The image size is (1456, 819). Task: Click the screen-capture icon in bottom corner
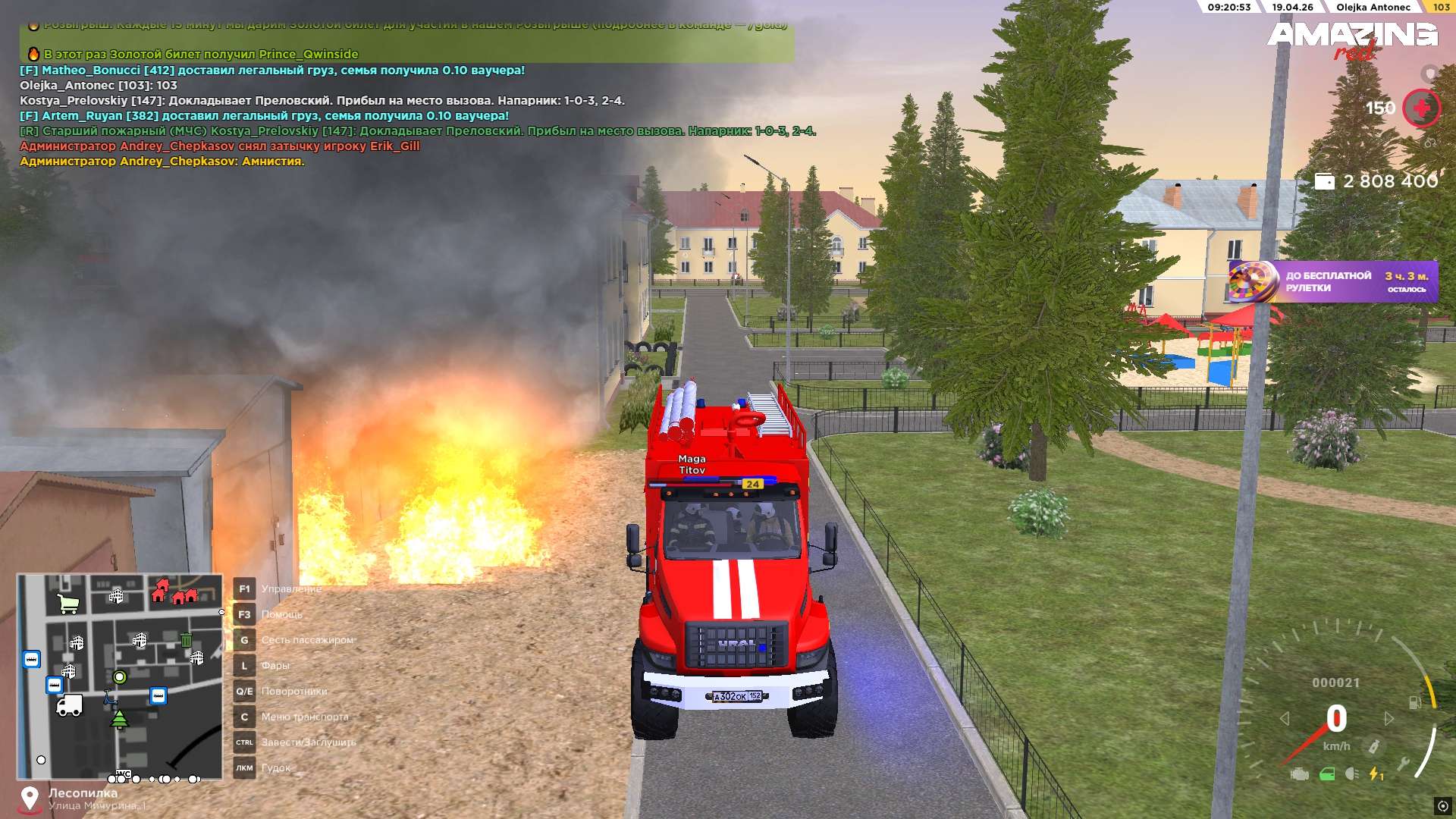tap(1442, 805)
